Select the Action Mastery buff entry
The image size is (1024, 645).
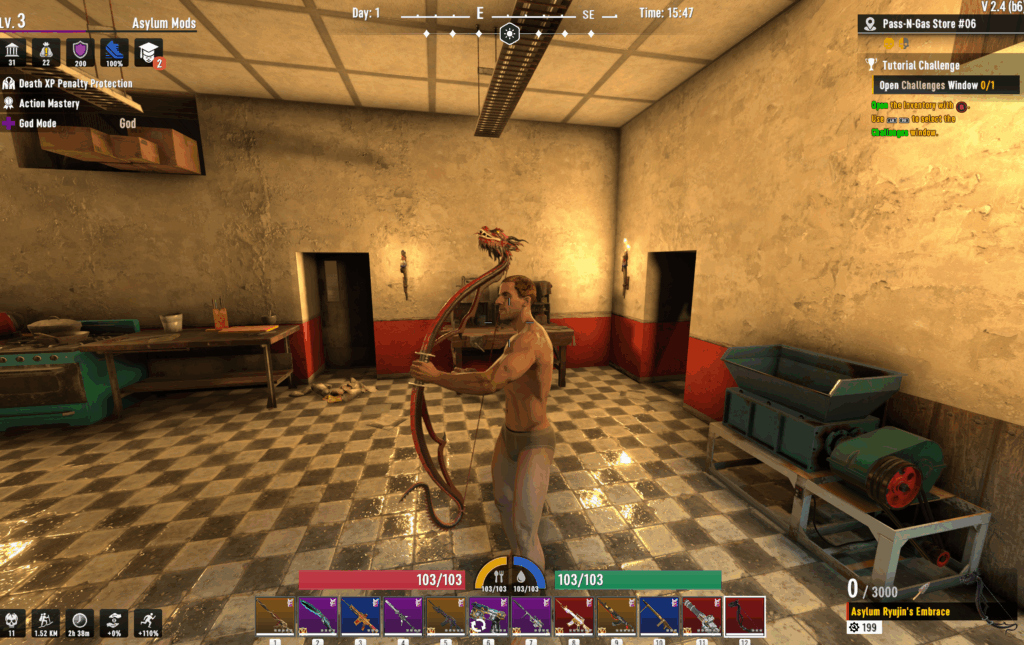click(x=48, y=104)
